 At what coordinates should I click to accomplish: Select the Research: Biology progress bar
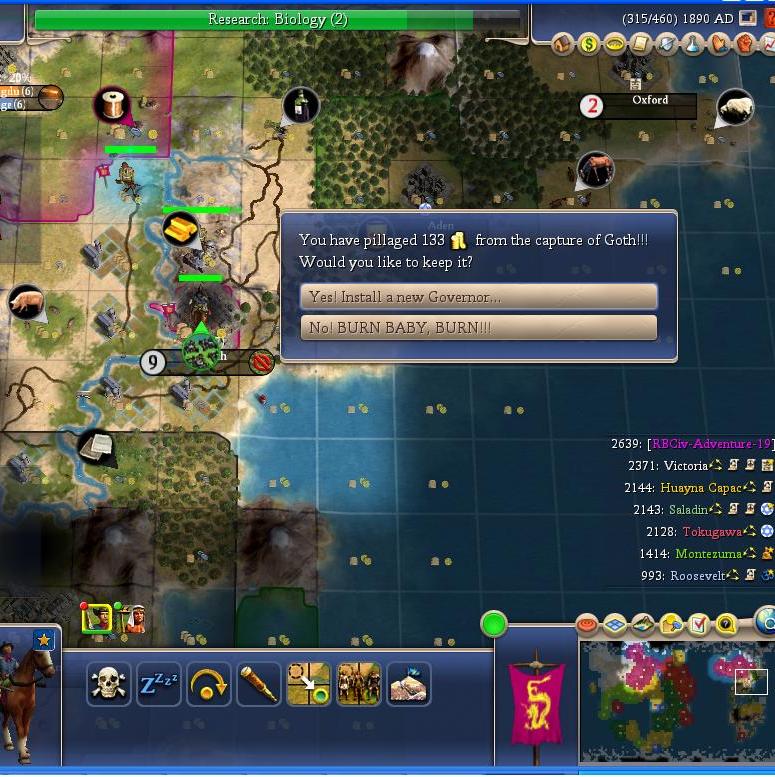pyautogui.click(x=277, y=19)
